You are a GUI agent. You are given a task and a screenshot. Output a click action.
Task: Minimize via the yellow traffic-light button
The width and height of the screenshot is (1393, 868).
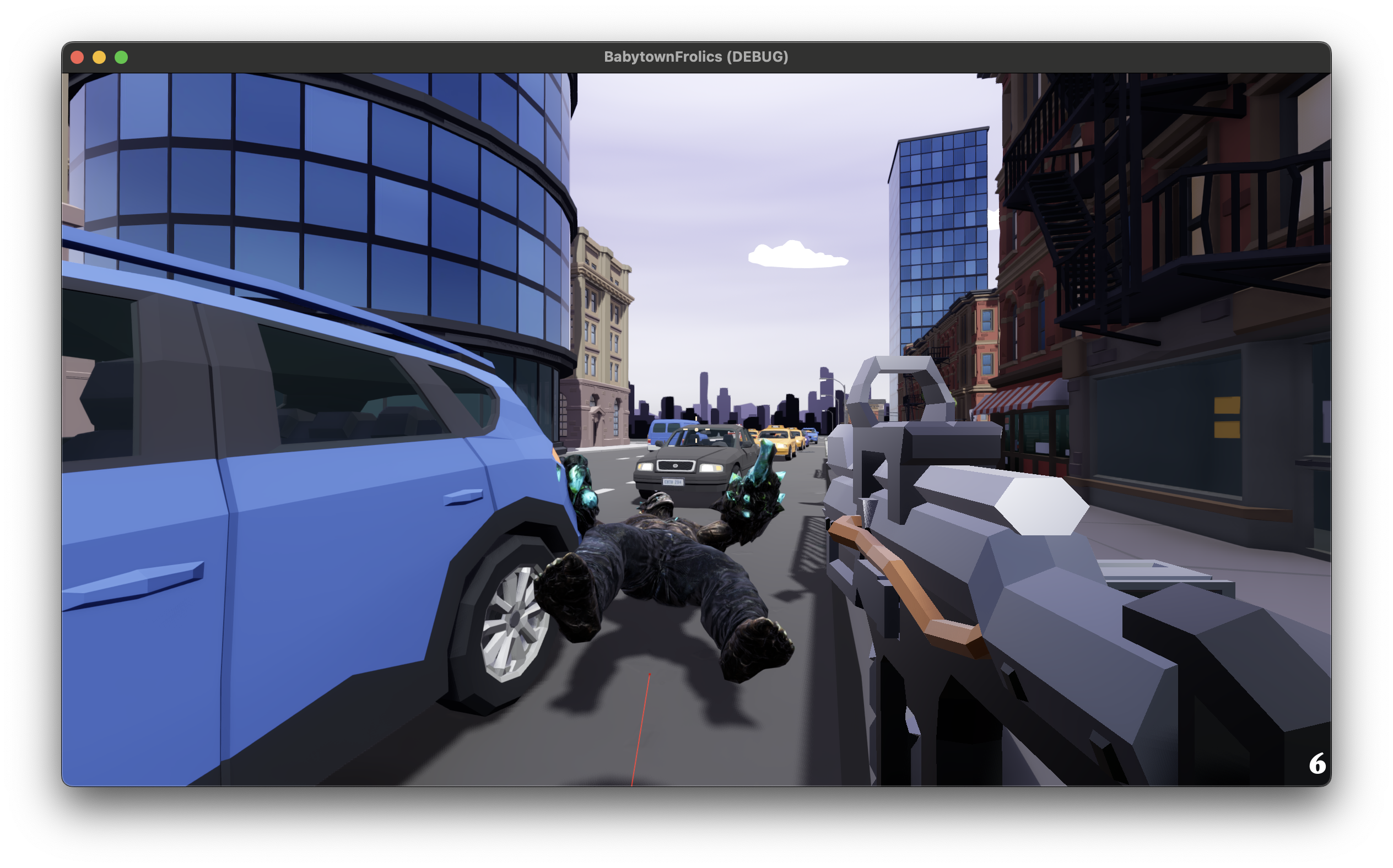click(x=99, y=56)
